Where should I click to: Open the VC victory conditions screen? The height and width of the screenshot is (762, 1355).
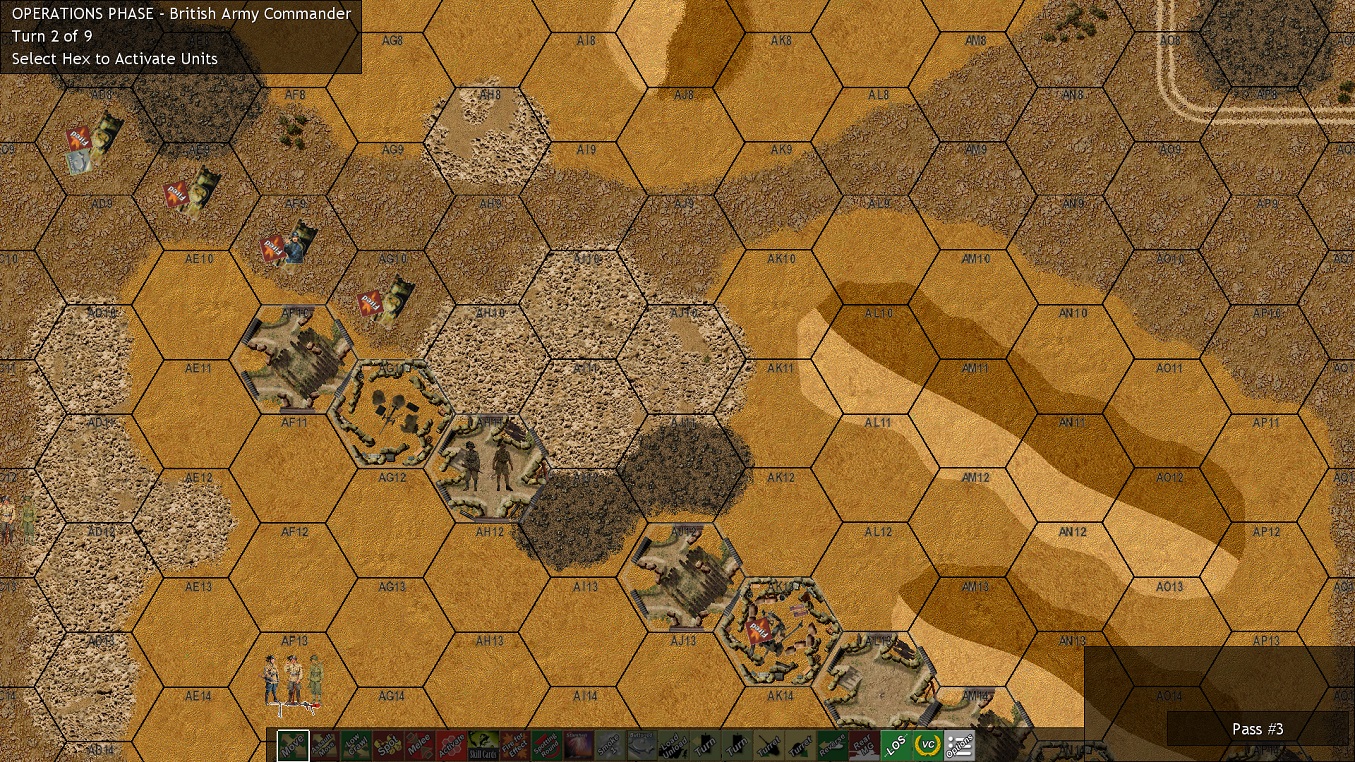926,746
